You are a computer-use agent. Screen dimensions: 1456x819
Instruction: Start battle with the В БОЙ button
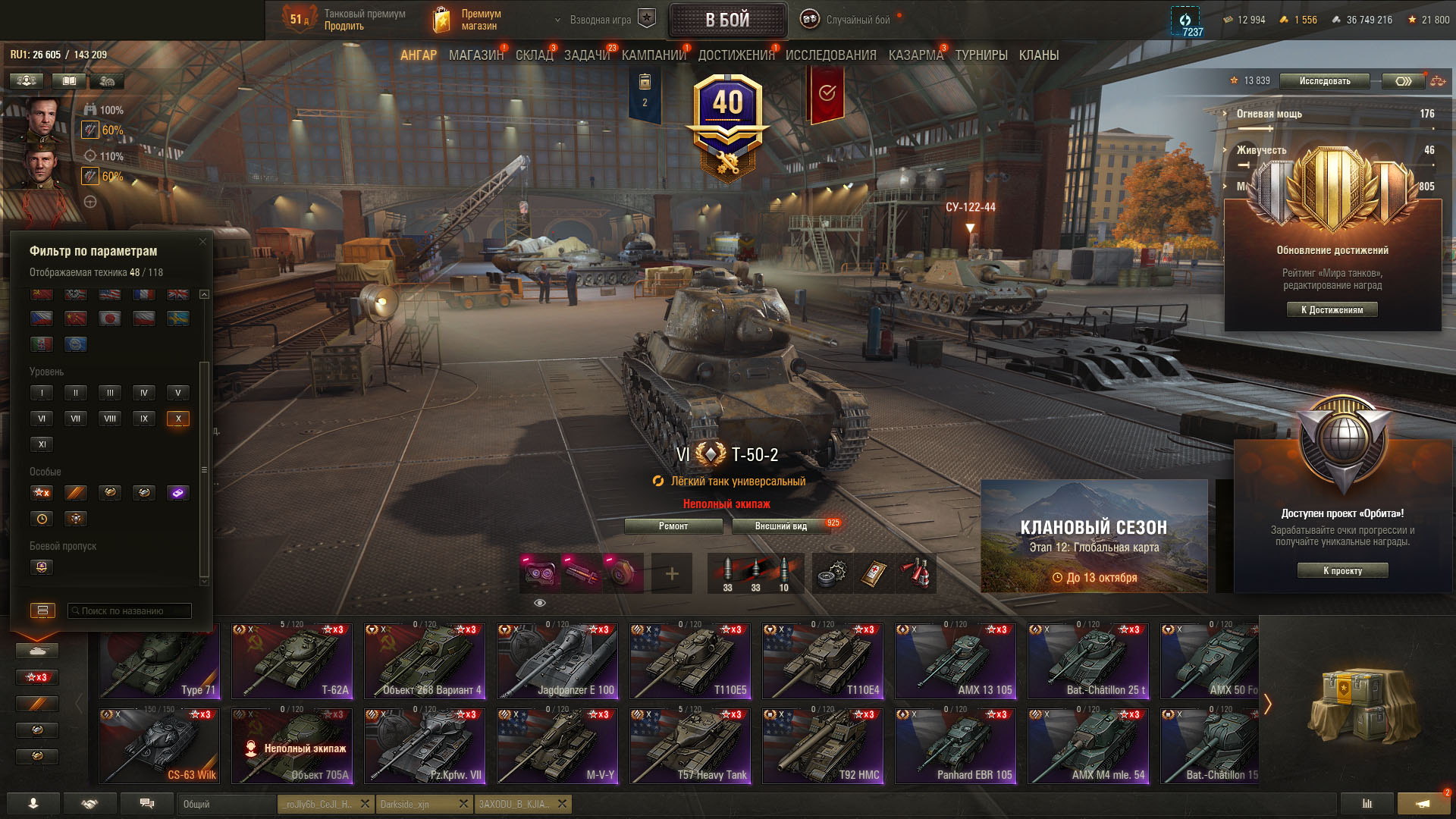727,20
